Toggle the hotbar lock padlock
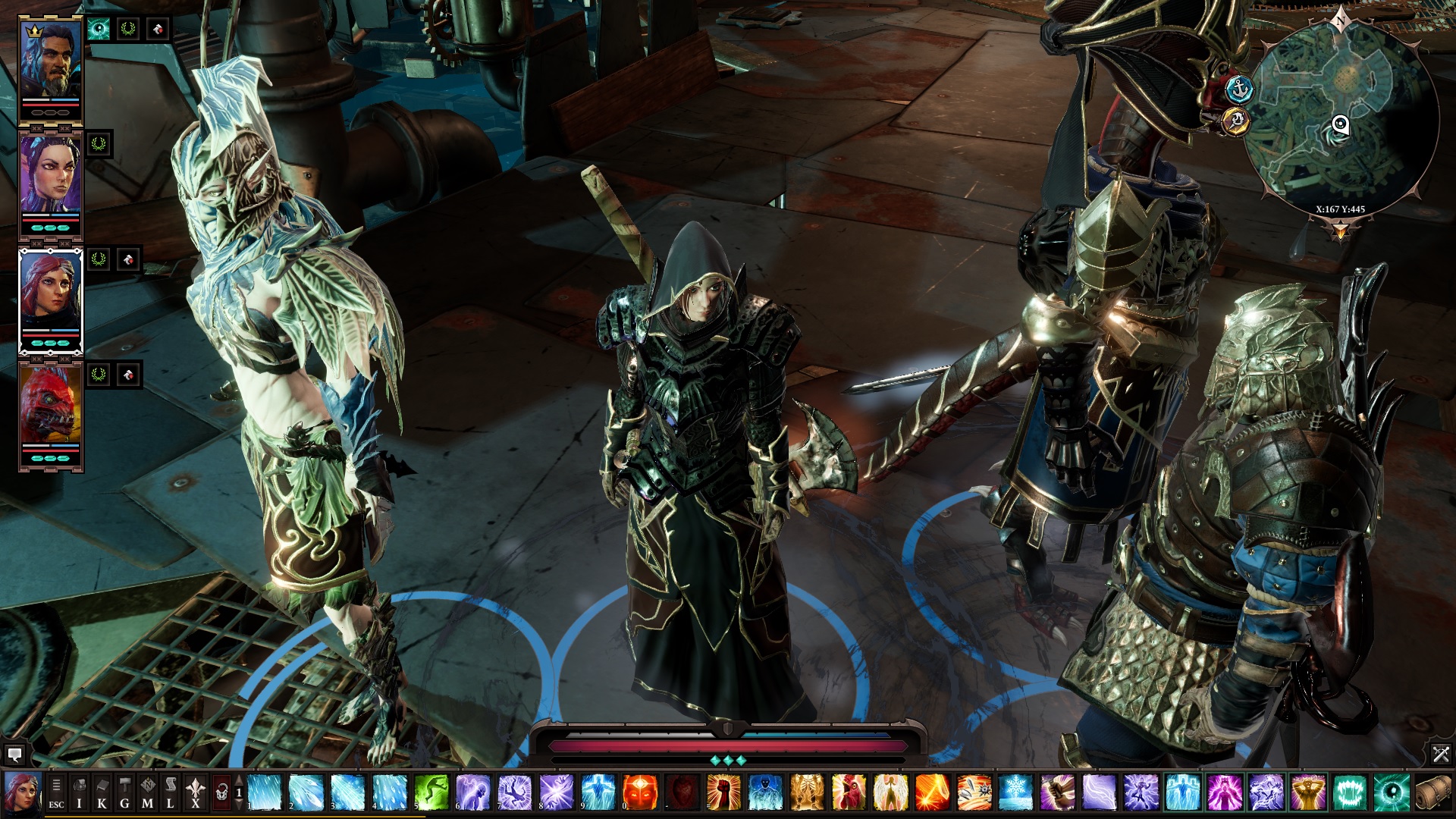This screenshot has width=1456, height=819. coord(221,793)
